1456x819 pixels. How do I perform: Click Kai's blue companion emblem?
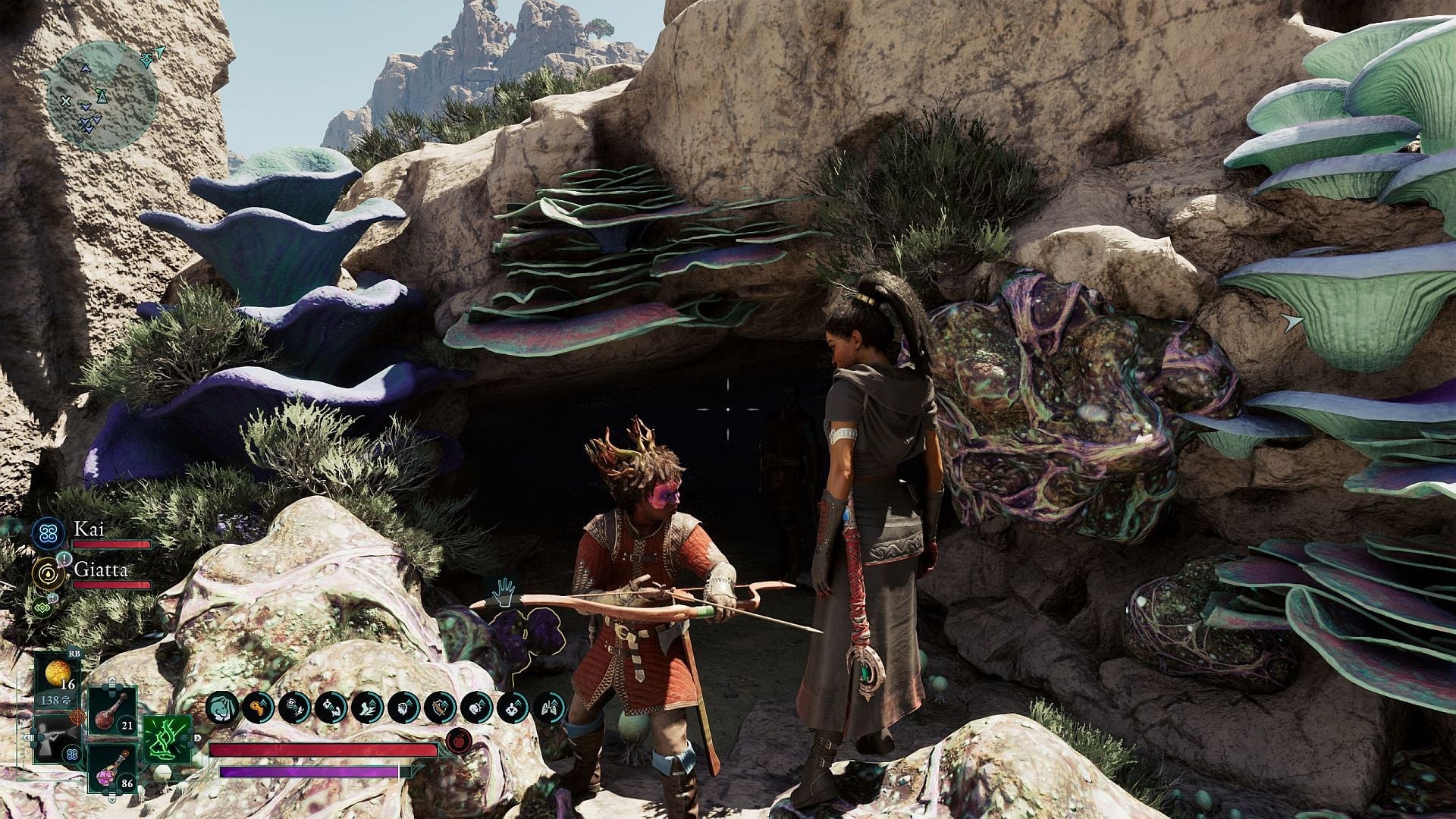pyautogui.click(x=47, y=535)
